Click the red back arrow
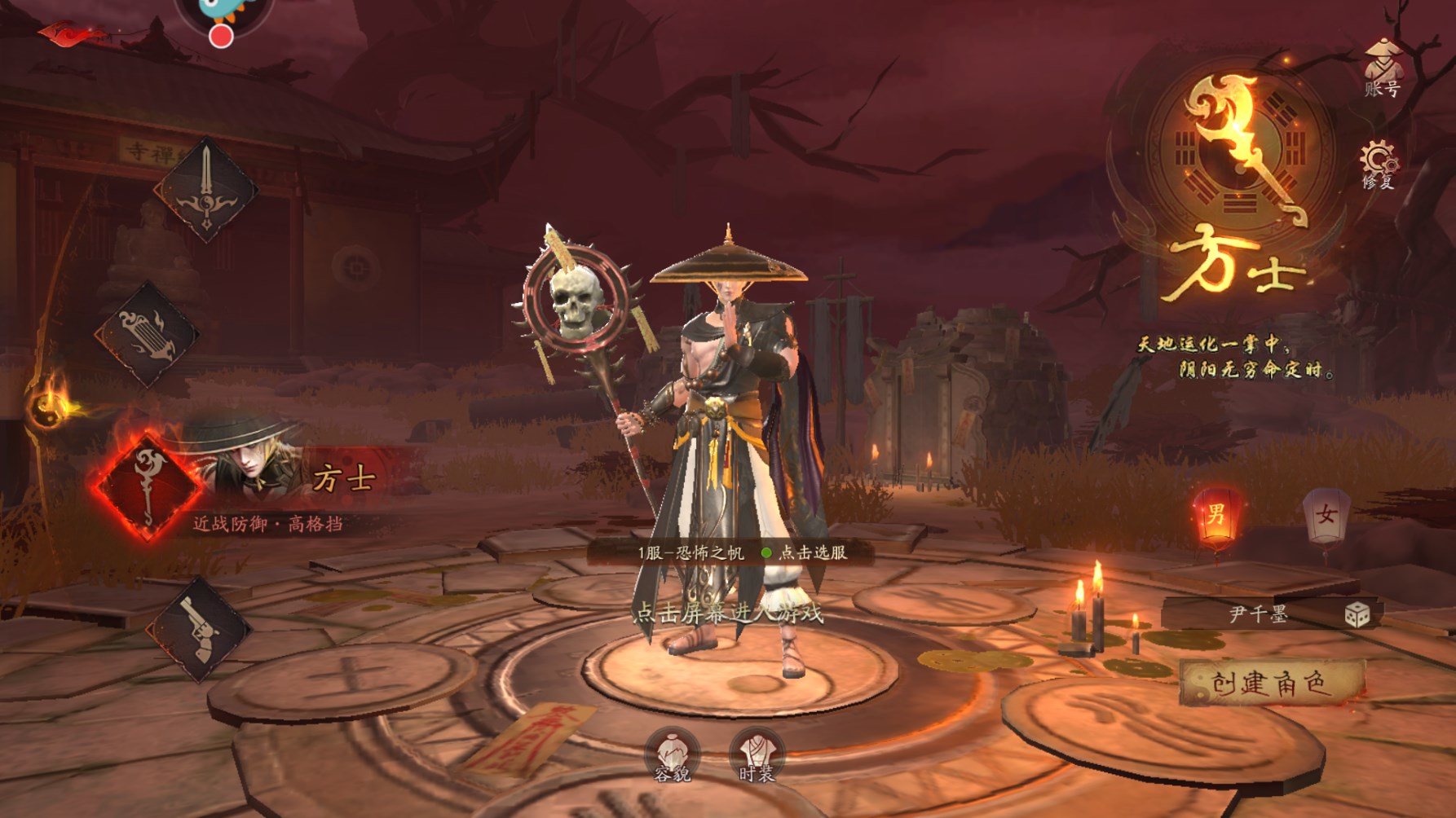This screenshot has width=1456, height=818. 69,34
